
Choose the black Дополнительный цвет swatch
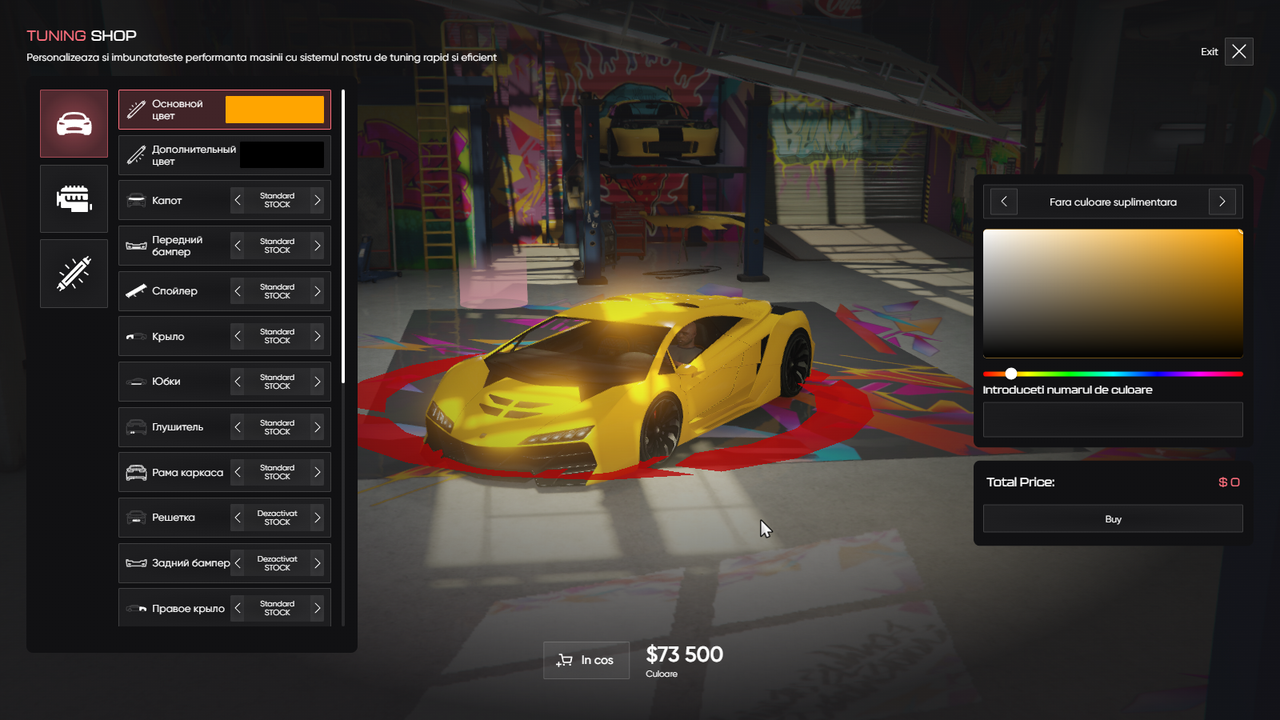point(282,155)
